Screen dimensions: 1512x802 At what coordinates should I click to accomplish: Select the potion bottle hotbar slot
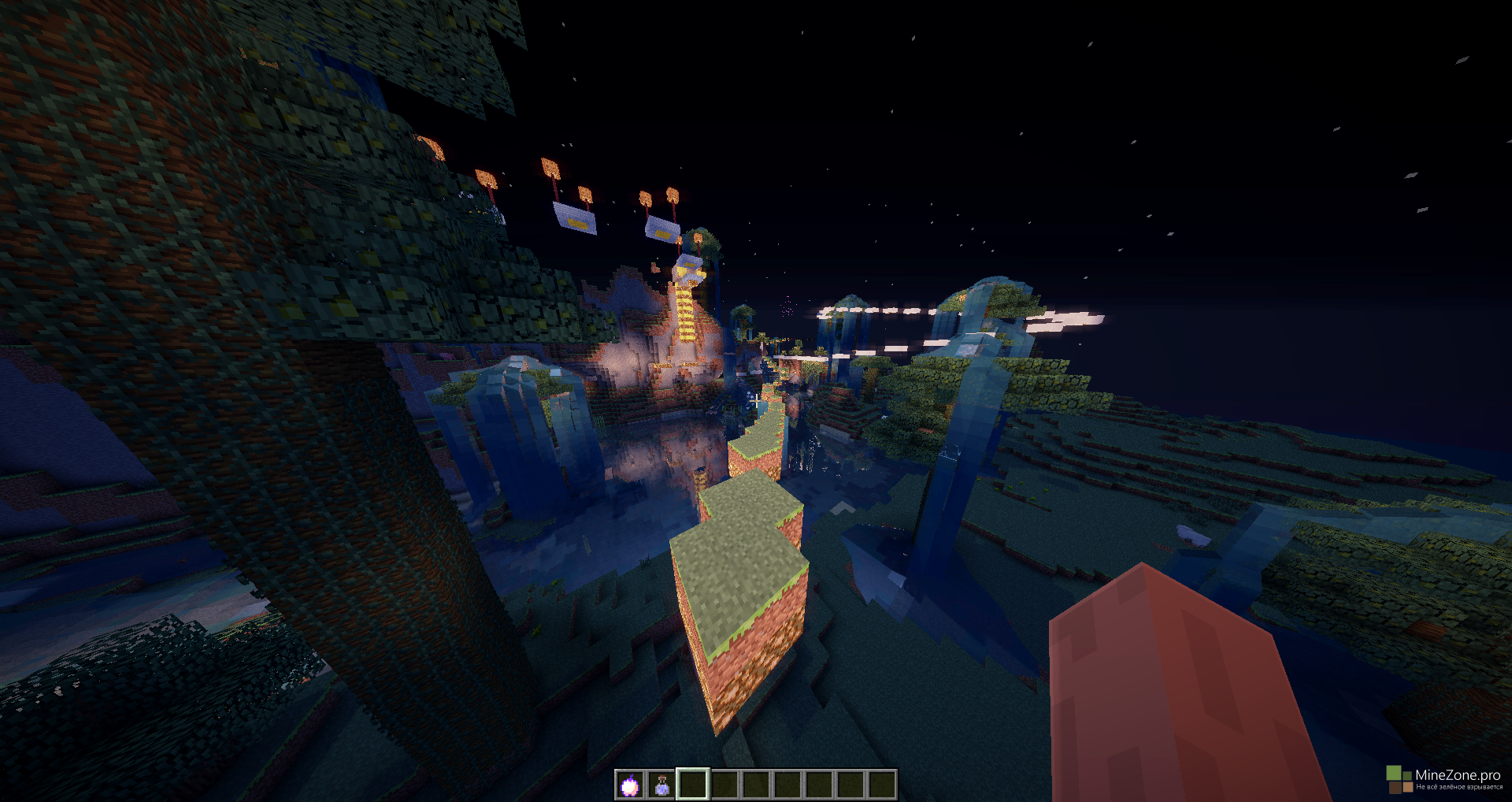point(661,785)
